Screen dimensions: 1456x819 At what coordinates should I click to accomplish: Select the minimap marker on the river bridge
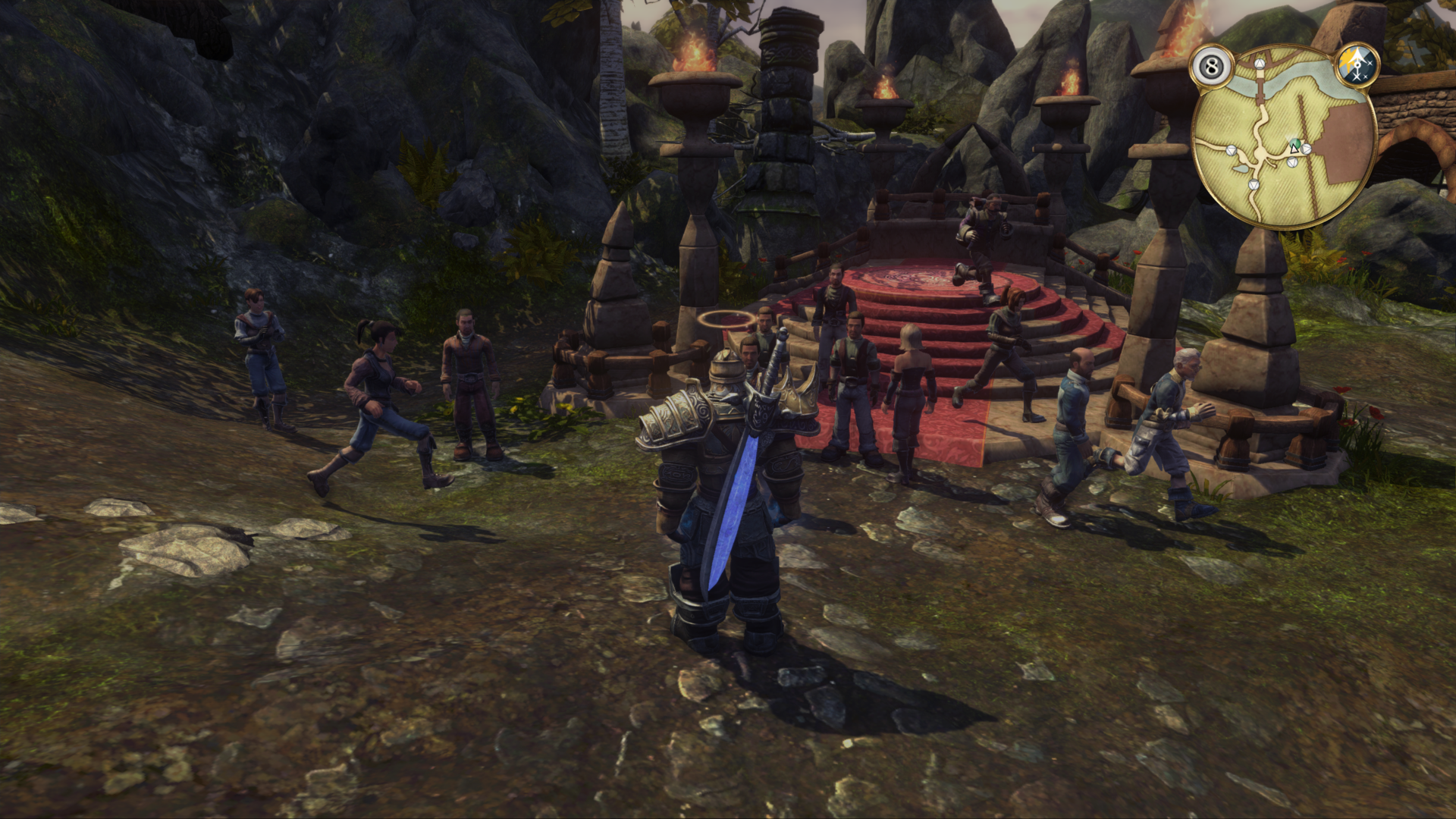coord(1260,64)
